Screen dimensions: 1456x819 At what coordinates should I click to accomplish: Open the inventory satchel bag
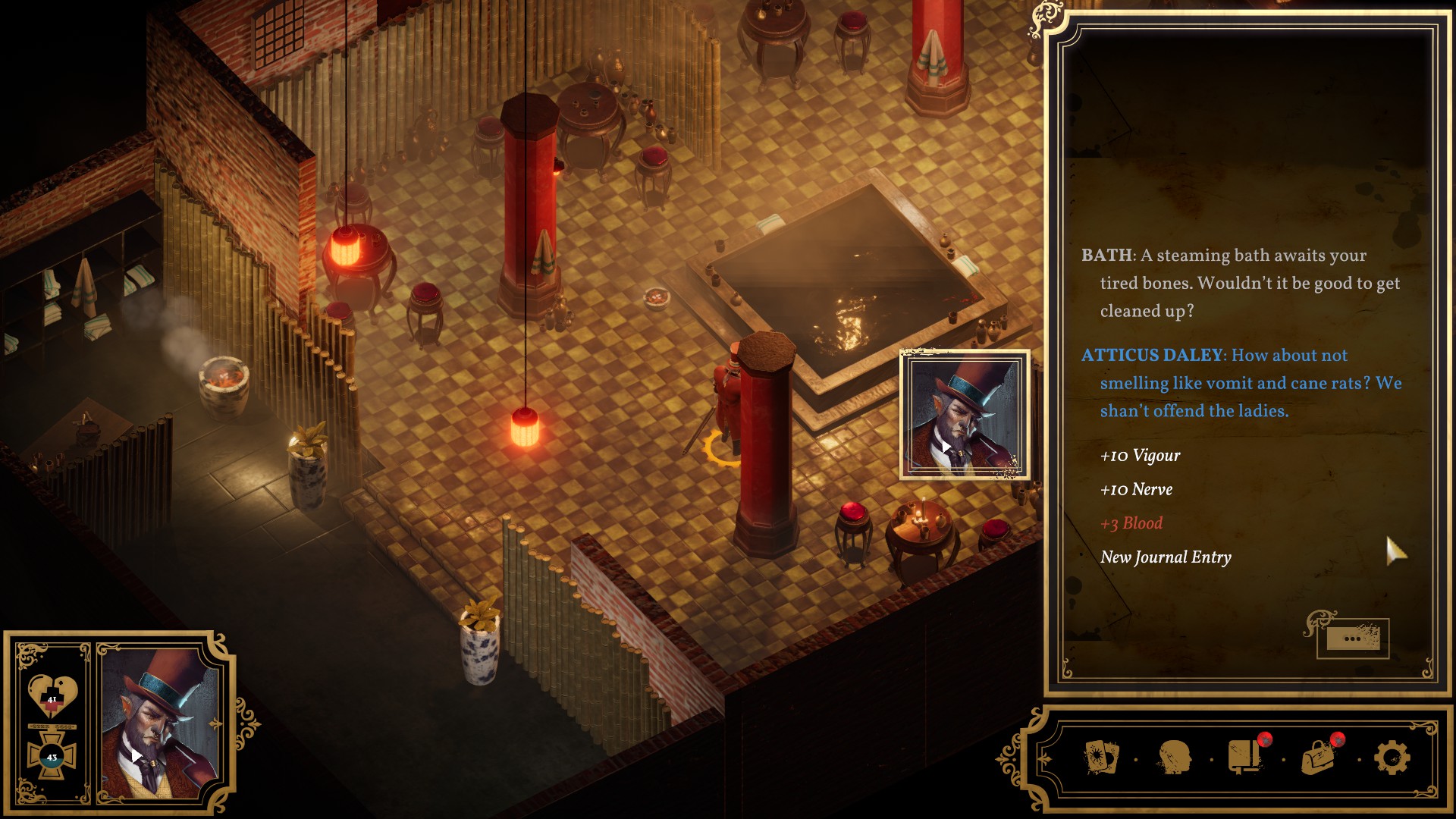coord(1318,757)
